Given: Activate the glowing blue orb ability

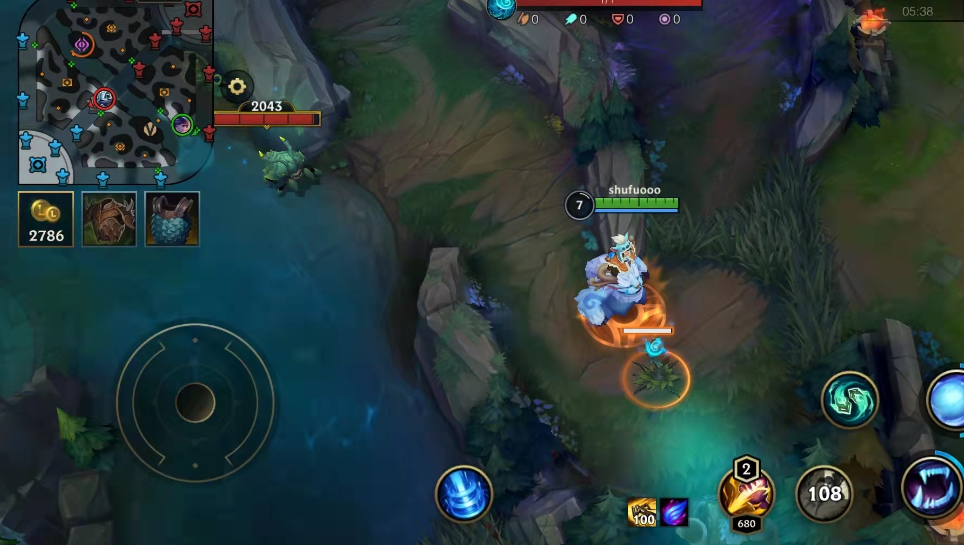Looking at the screenshot, I should 948,400.
